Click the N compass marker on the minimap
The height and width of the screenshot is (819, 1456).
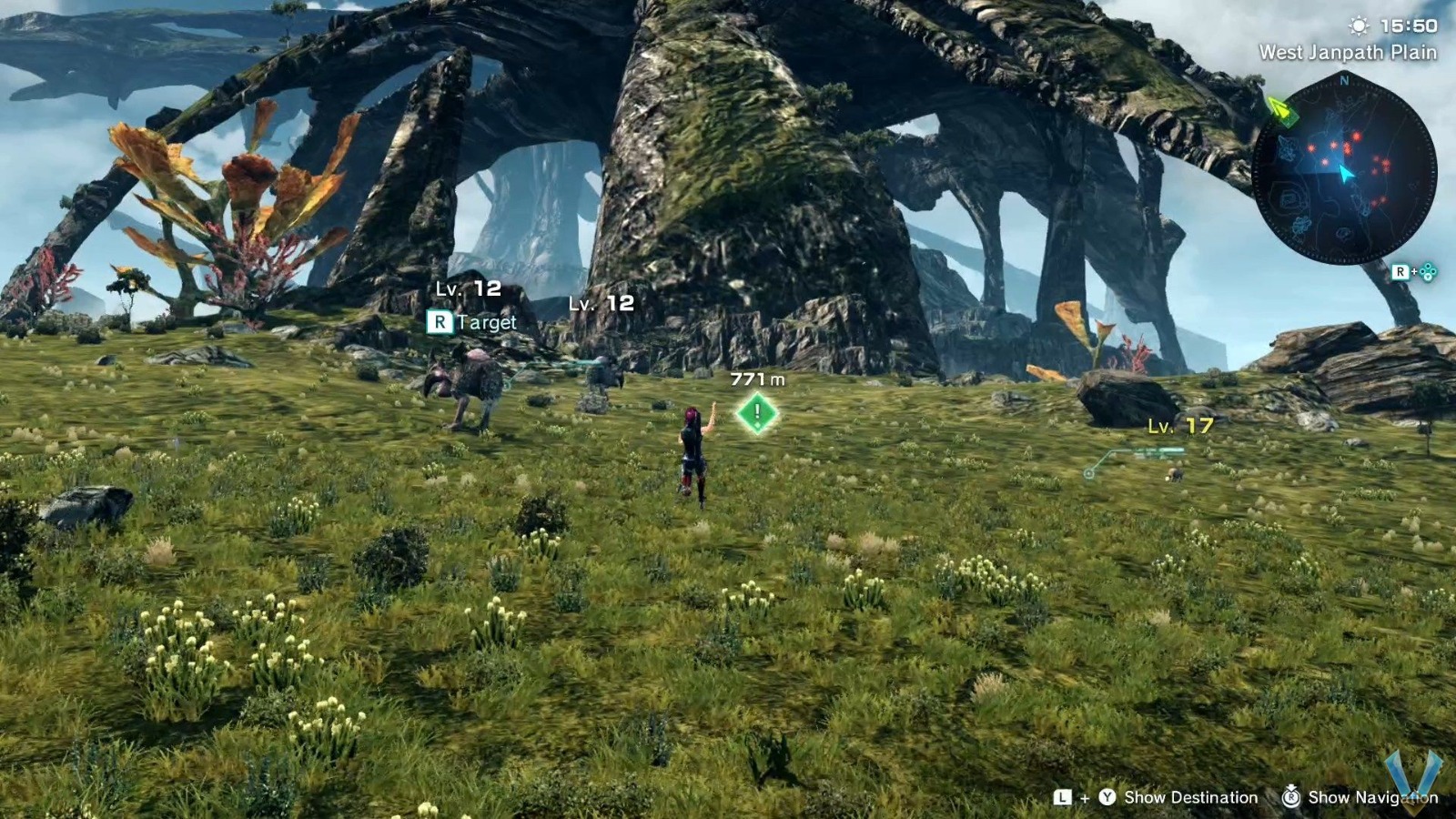1344,81
